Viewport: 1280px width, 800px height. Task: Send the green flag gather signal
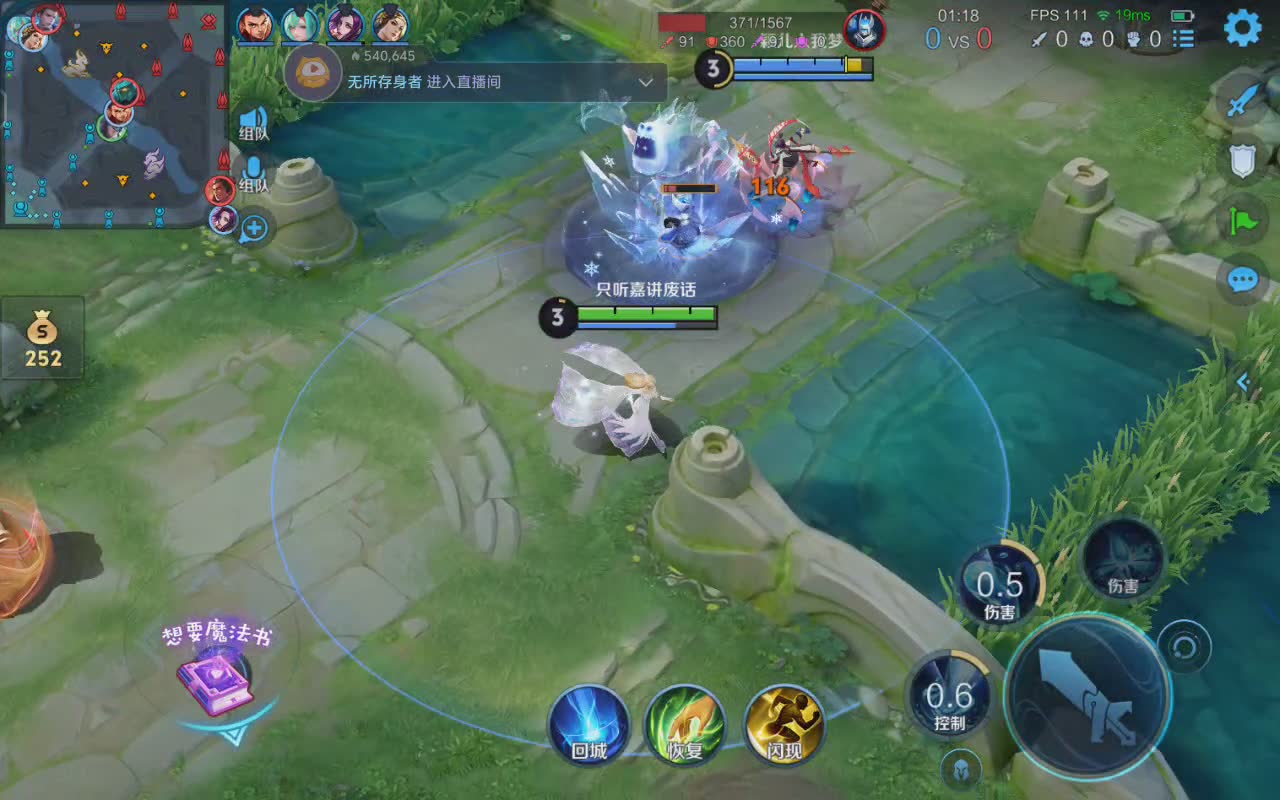[x=1242, y=219]
